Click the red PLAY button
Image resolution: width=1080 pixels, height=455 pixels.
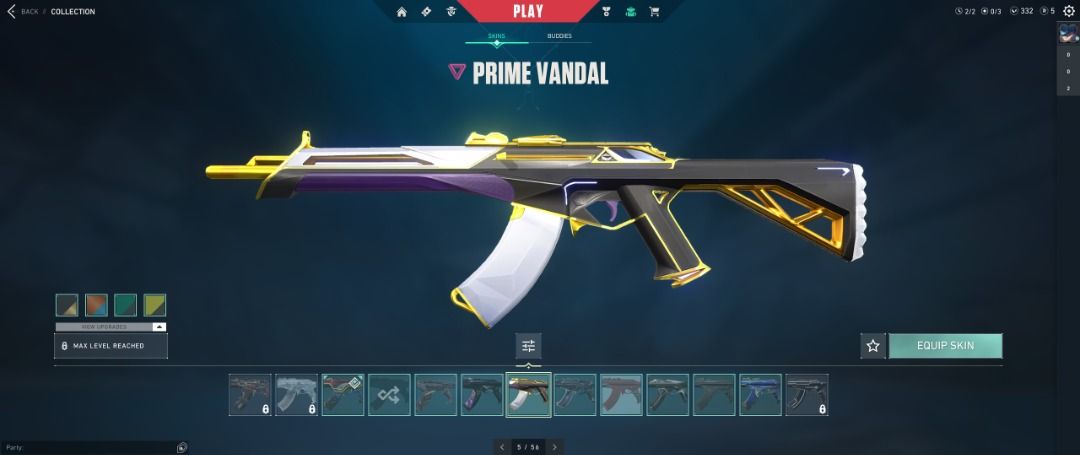527,12
